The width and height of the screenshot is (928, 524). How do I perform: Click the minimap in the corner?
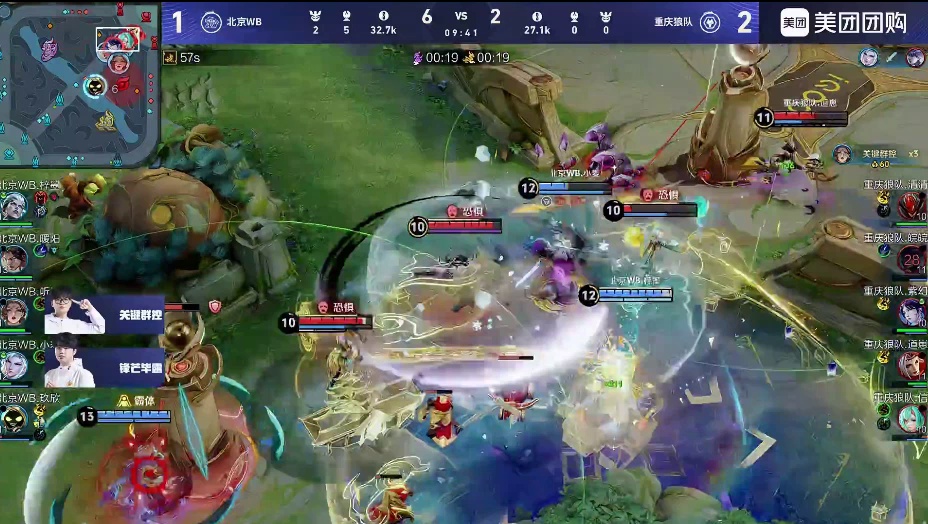[x=80, y=80]
